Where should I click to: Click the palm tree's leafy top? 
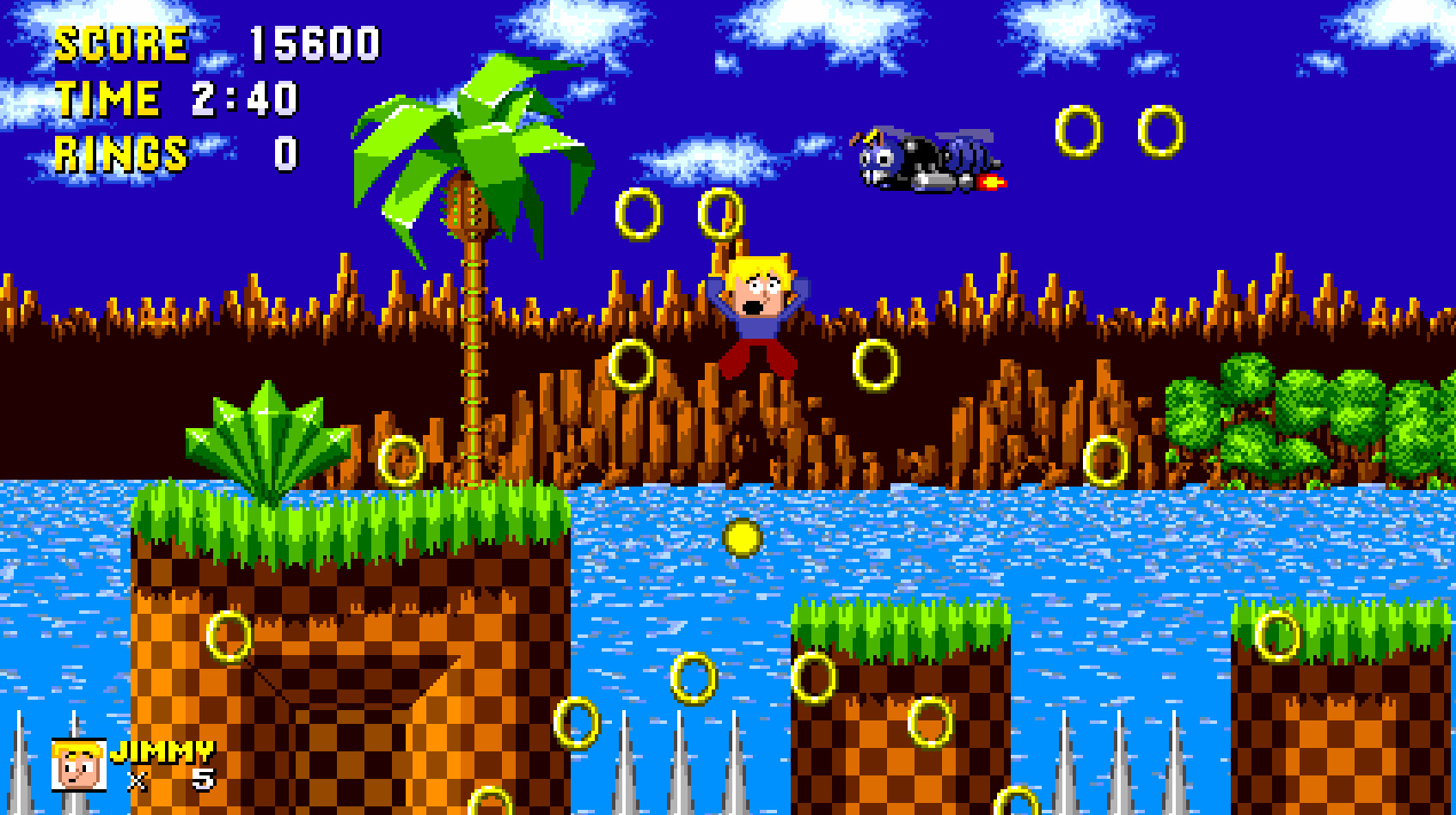click(x=468, y=138)
